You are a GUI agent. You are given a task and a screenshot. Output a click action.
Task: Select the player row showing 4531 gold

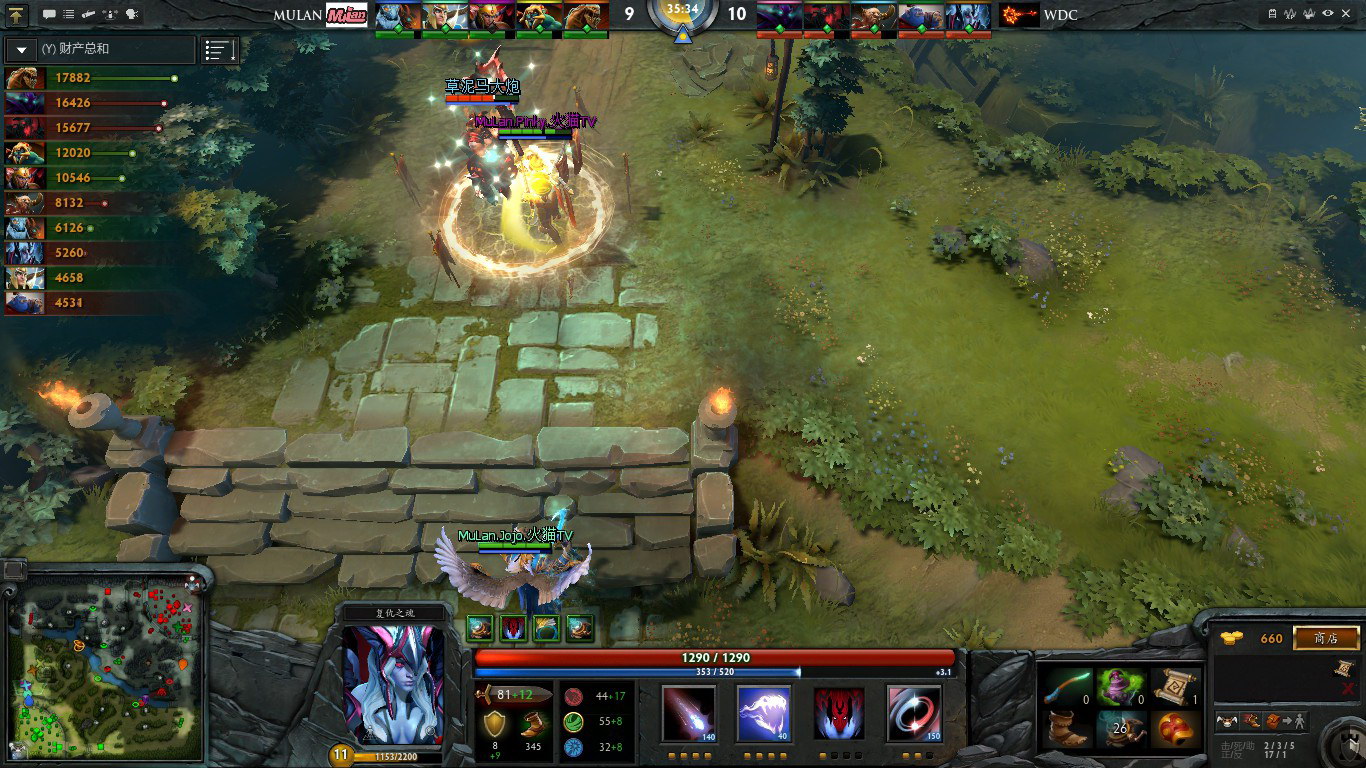pos(90,302)
